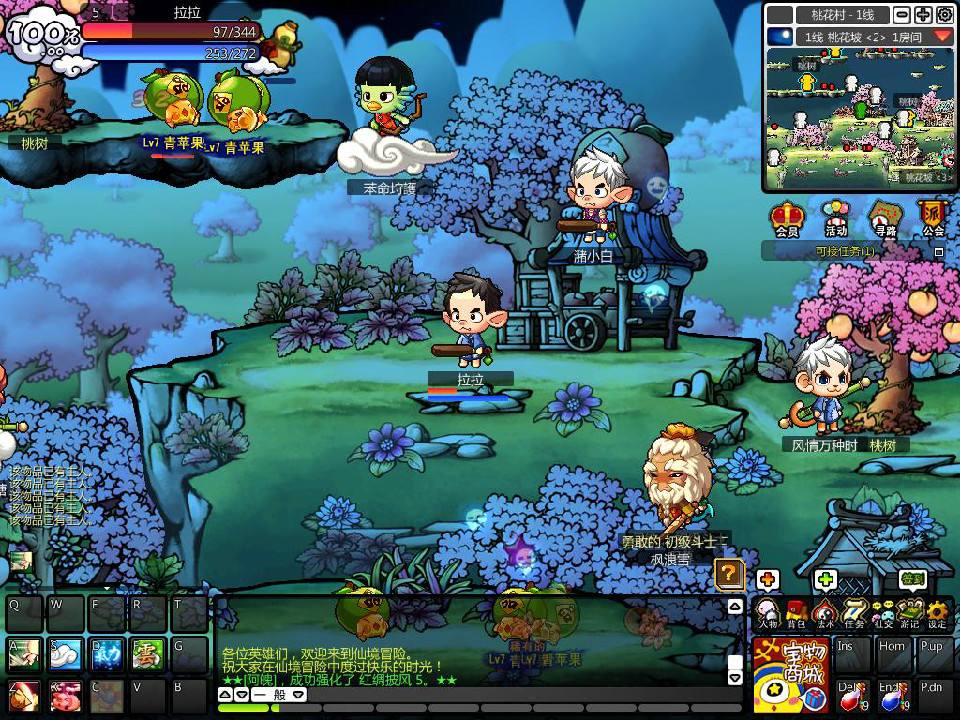Open the minimap gear settings
Image resolution: width=960 pixels, height=720 pixels.
coord(944,15)
